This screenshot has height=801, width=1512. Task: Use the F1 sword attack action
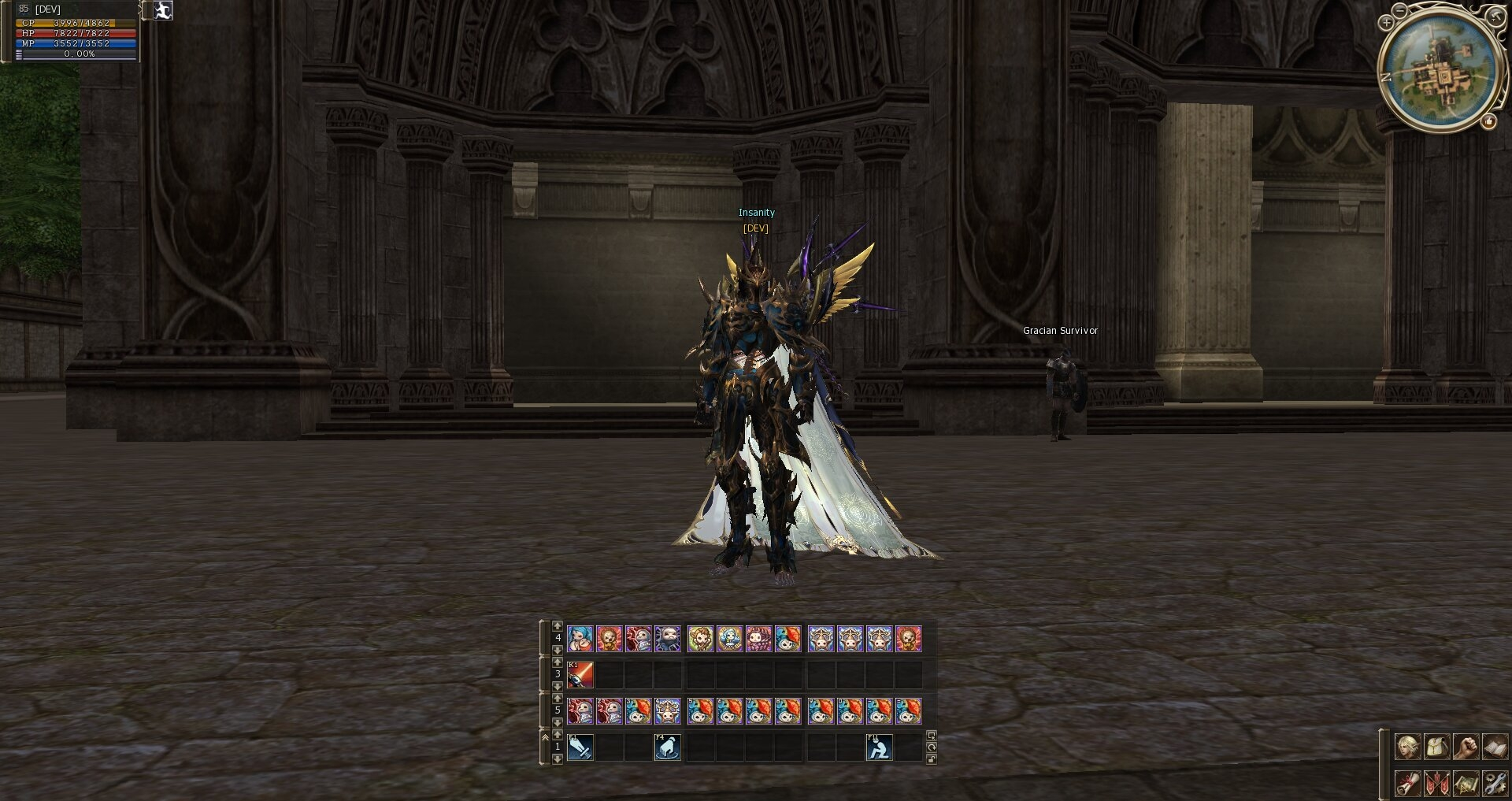(x=580, y=747)
